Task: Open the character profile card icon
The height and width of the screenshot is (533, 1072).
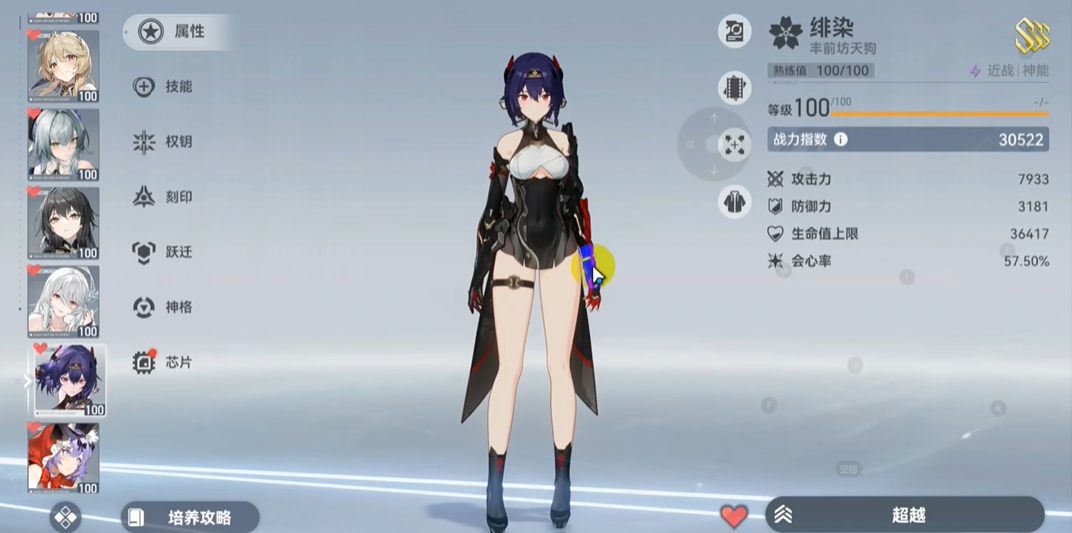Action: point(735,31)
